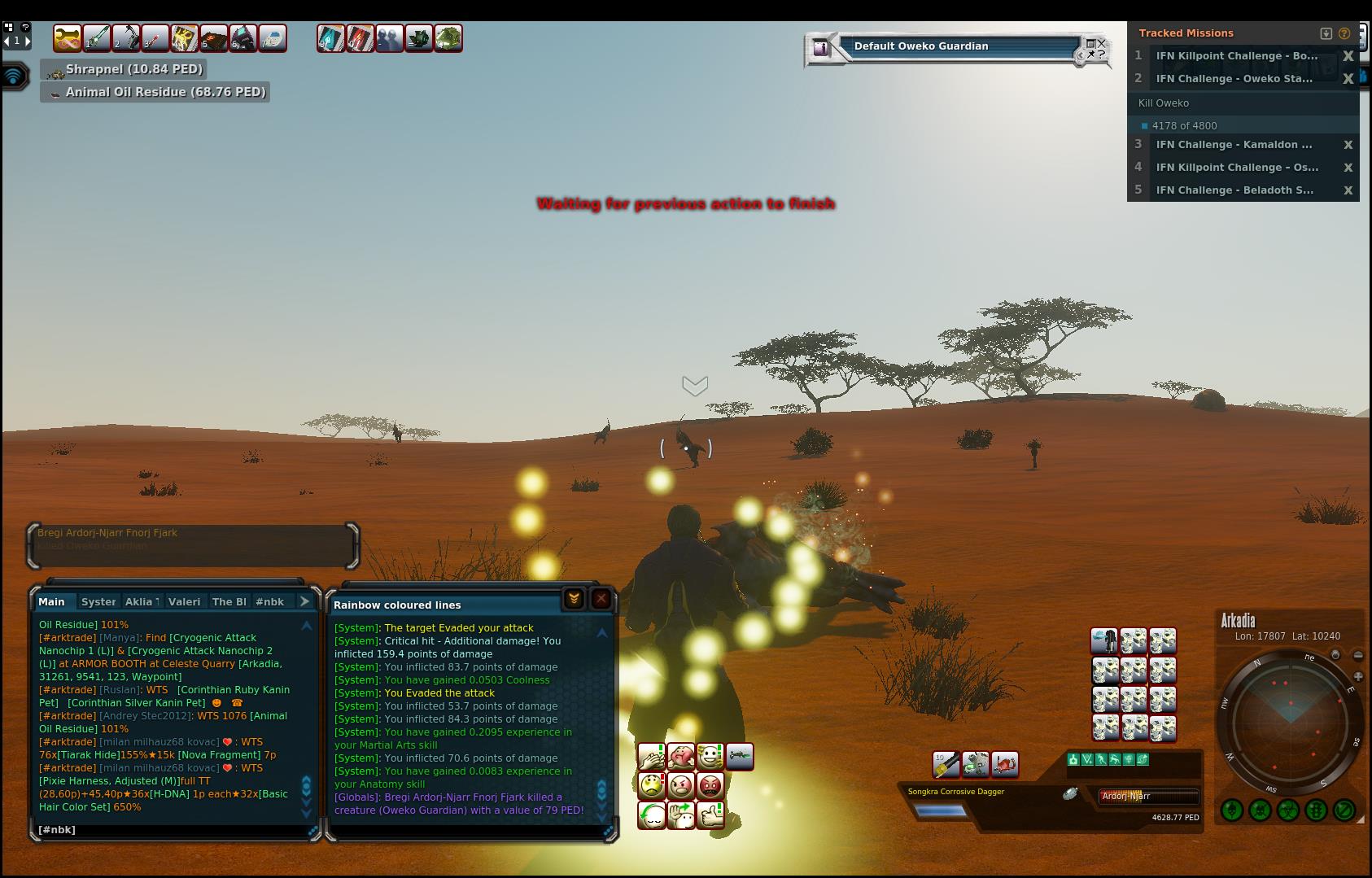Trigger the thumbs-up emote icon
Image resolution: width=1372 pixels, height=878 pixels.
pos(710,815)
